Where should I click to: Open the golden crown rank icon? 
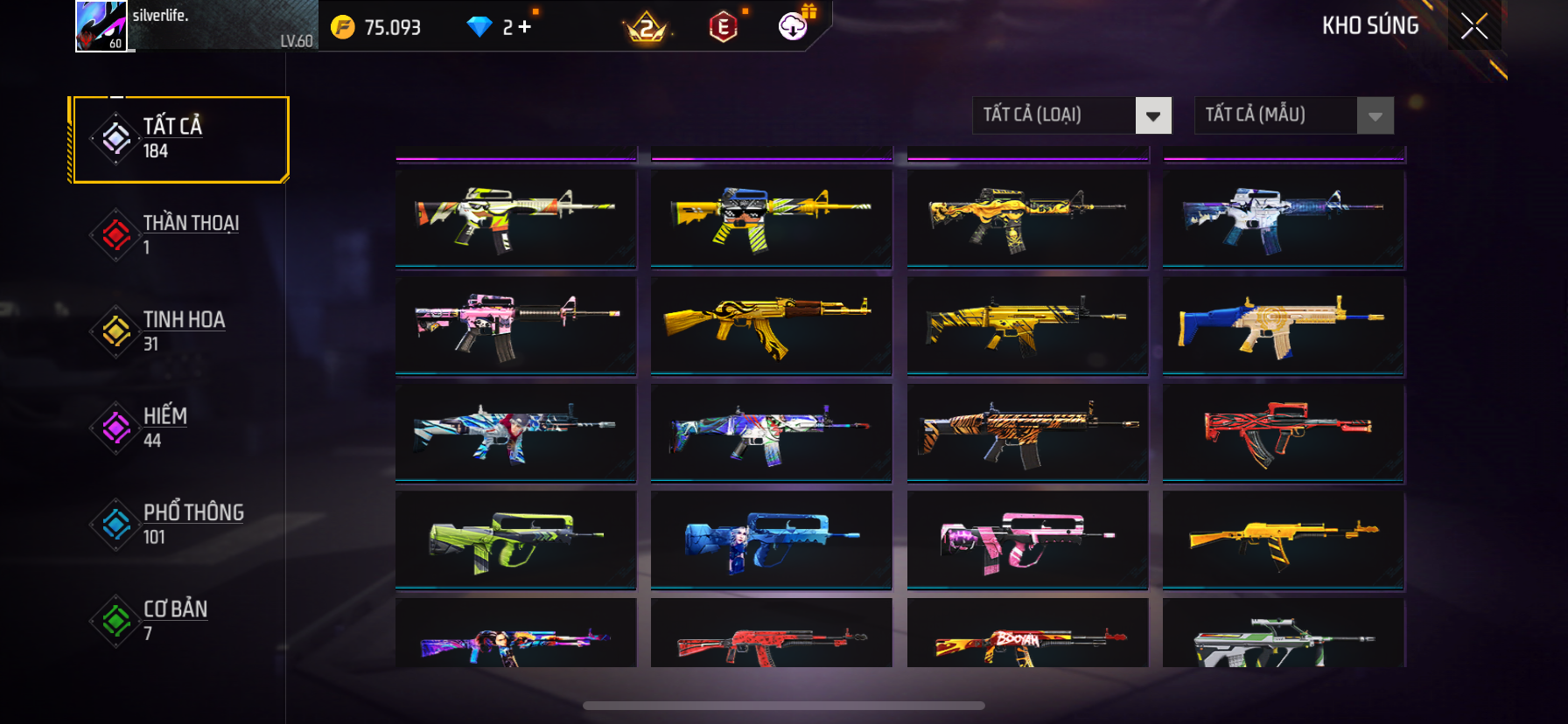point(647,28)
